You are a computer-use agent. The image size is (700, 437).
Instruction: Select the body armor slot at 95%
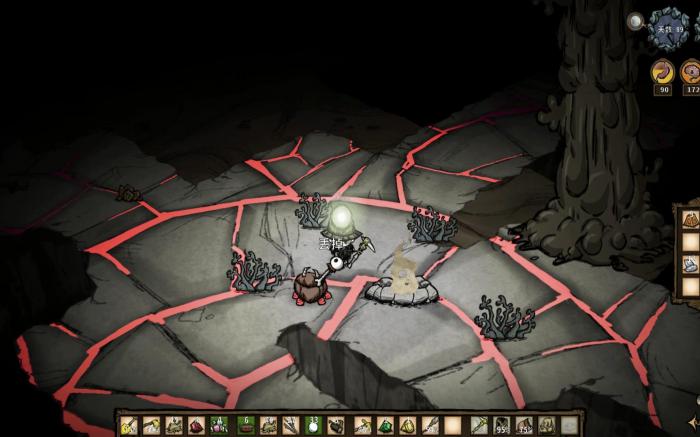[x=502, y=426]
